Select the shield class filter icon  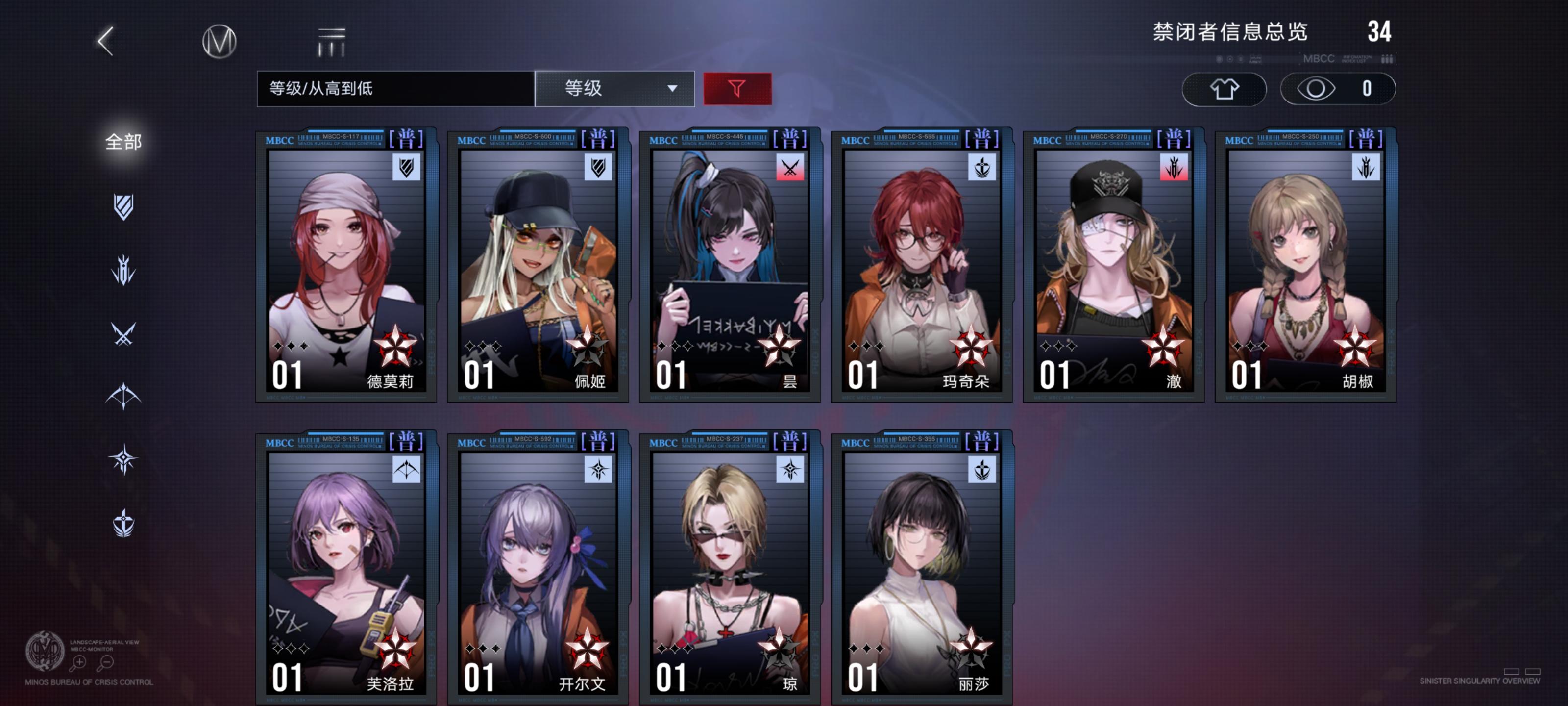[x=123, y=207]
